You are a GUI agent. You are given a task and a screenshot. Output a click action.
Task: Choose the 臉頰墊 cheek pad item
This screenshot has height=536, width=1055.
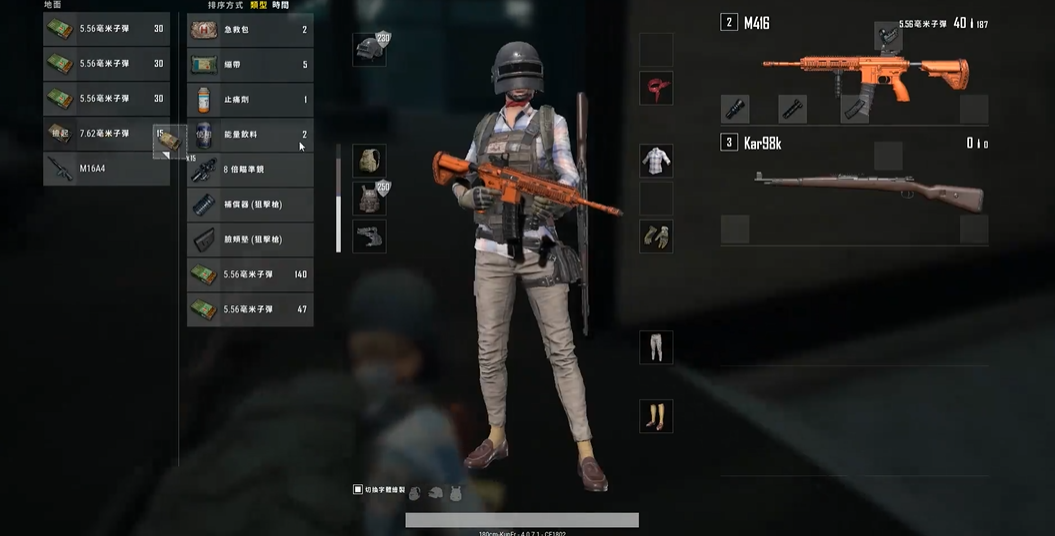(x=250, y=239)
